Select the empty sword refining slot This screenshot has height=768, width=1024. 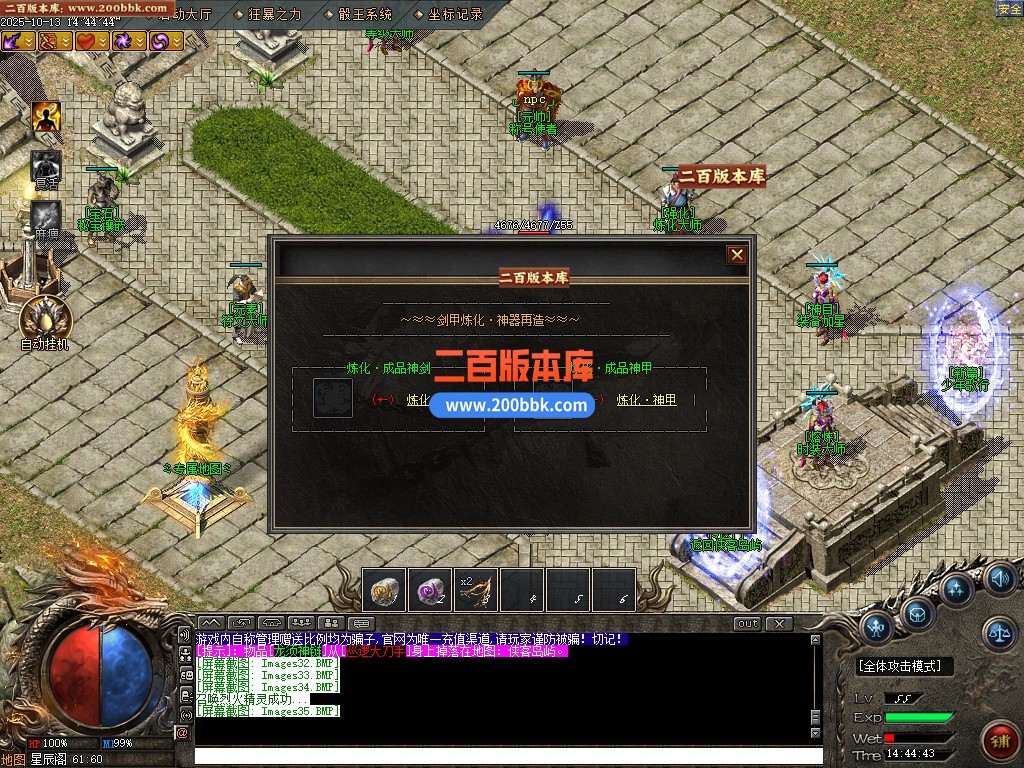point(332,397)
